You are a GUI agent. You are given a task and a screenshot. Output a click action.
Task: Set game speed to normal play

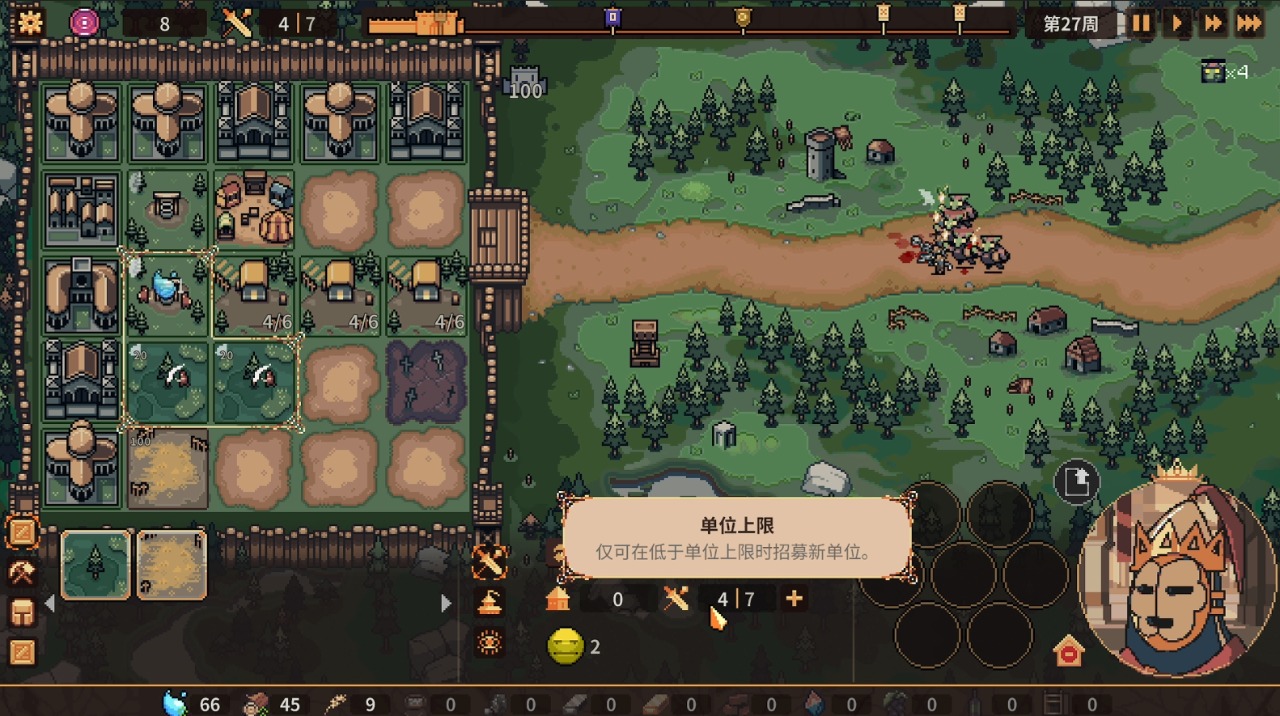(x=1177, y=23)
